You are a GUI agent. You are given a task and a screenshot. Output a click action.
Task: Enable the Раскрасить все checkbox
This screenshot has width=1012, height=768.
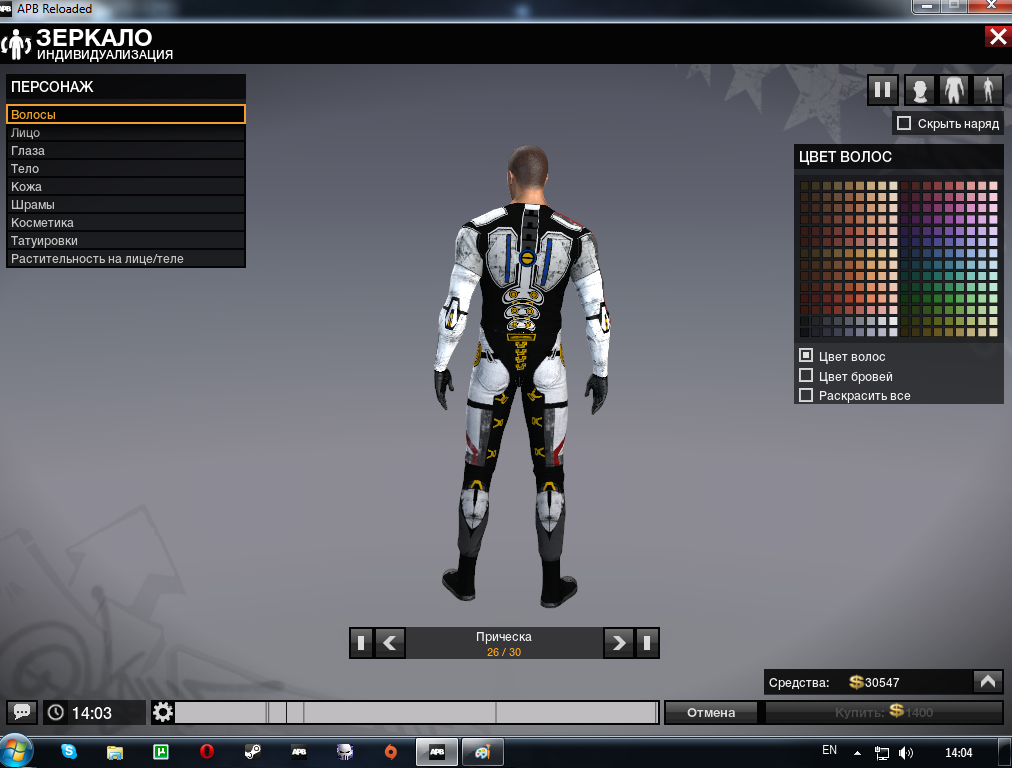(x=806, y=395)
